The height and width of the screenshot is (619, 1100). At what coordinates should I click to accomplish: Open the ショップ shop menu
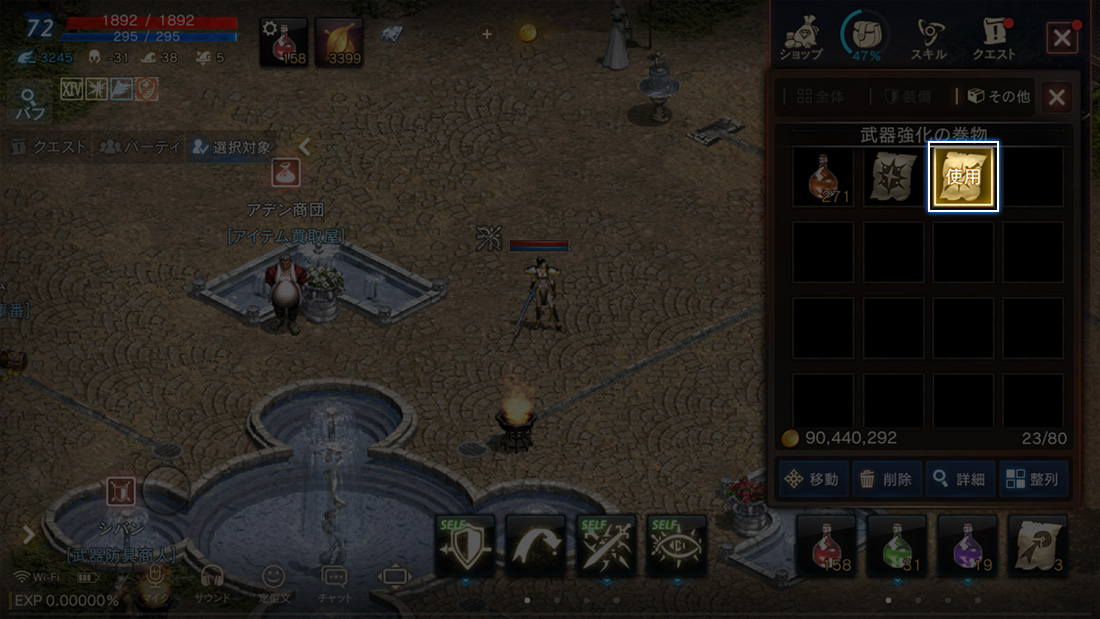tap(799, 38)
